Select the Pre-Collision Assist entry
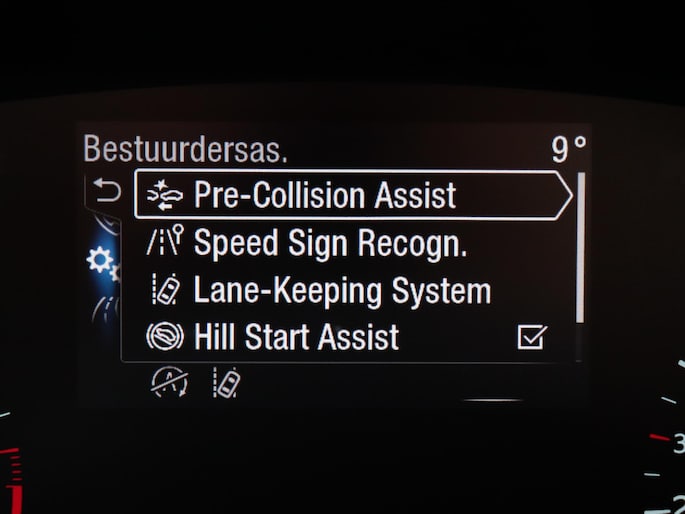This screenshot has width=685, height=514. tap(325, 195)
